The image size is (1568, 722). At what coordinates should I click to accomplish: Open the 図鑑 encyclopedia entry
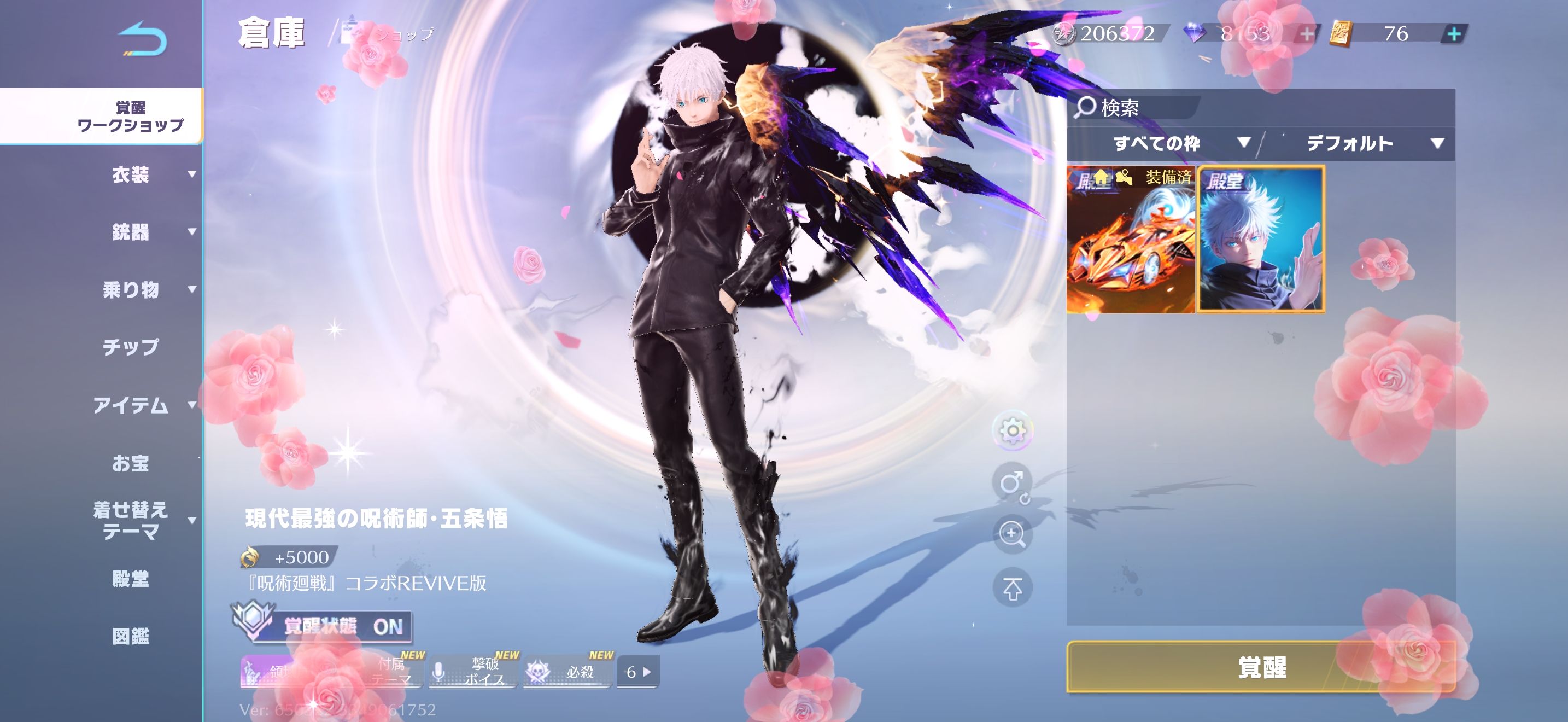point(130,636)
